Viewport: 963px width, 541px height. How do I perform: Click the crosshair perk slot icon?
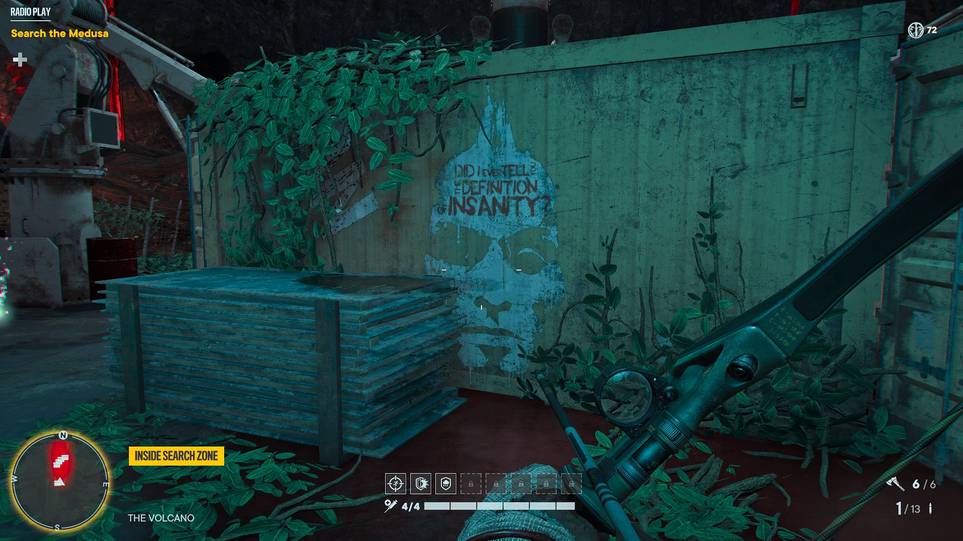(396, 483)
